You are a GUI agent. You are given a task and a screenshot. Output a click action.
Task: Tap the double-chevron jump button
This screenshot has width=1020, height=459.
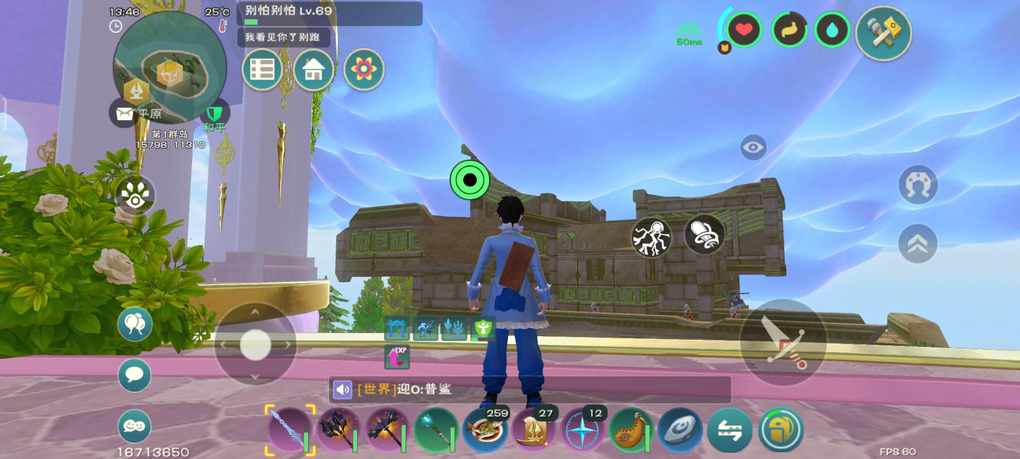pos(917,241)
